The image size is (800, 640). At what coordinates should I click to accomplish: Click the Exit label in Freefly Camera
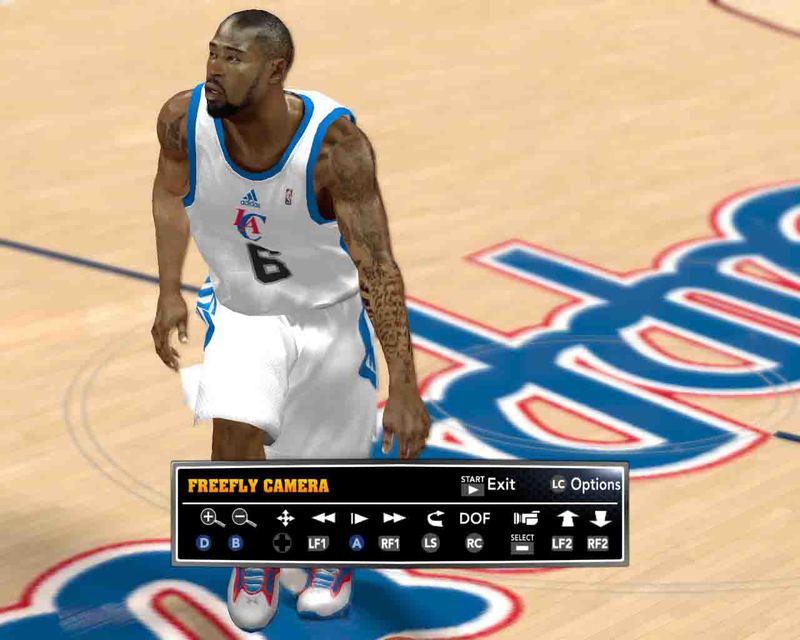501,485
